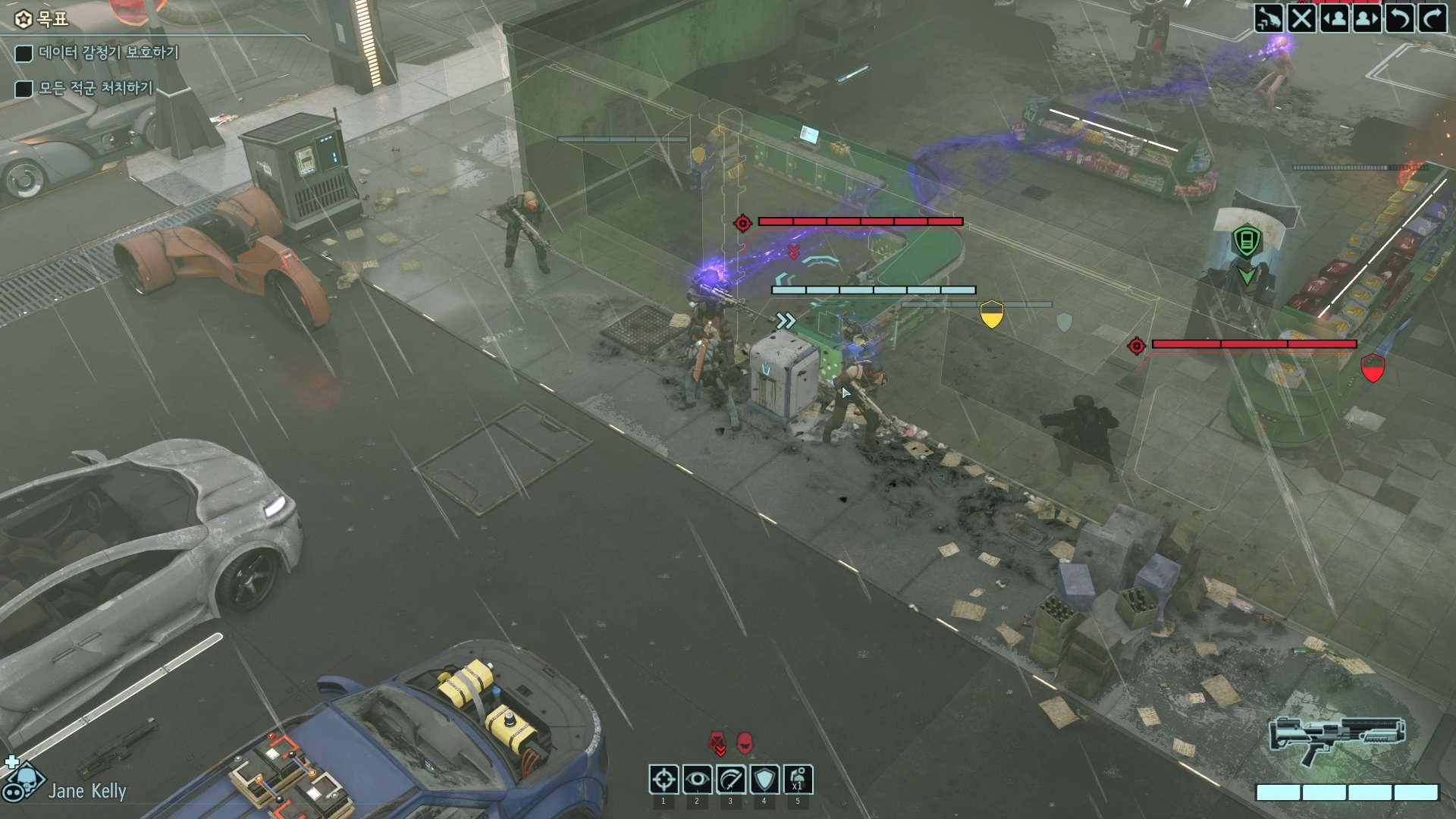Image resolution: width=1456 pixels, height=819 pixels.
Task: Activate the eye Overwatch ability
Action: (697, 779)
